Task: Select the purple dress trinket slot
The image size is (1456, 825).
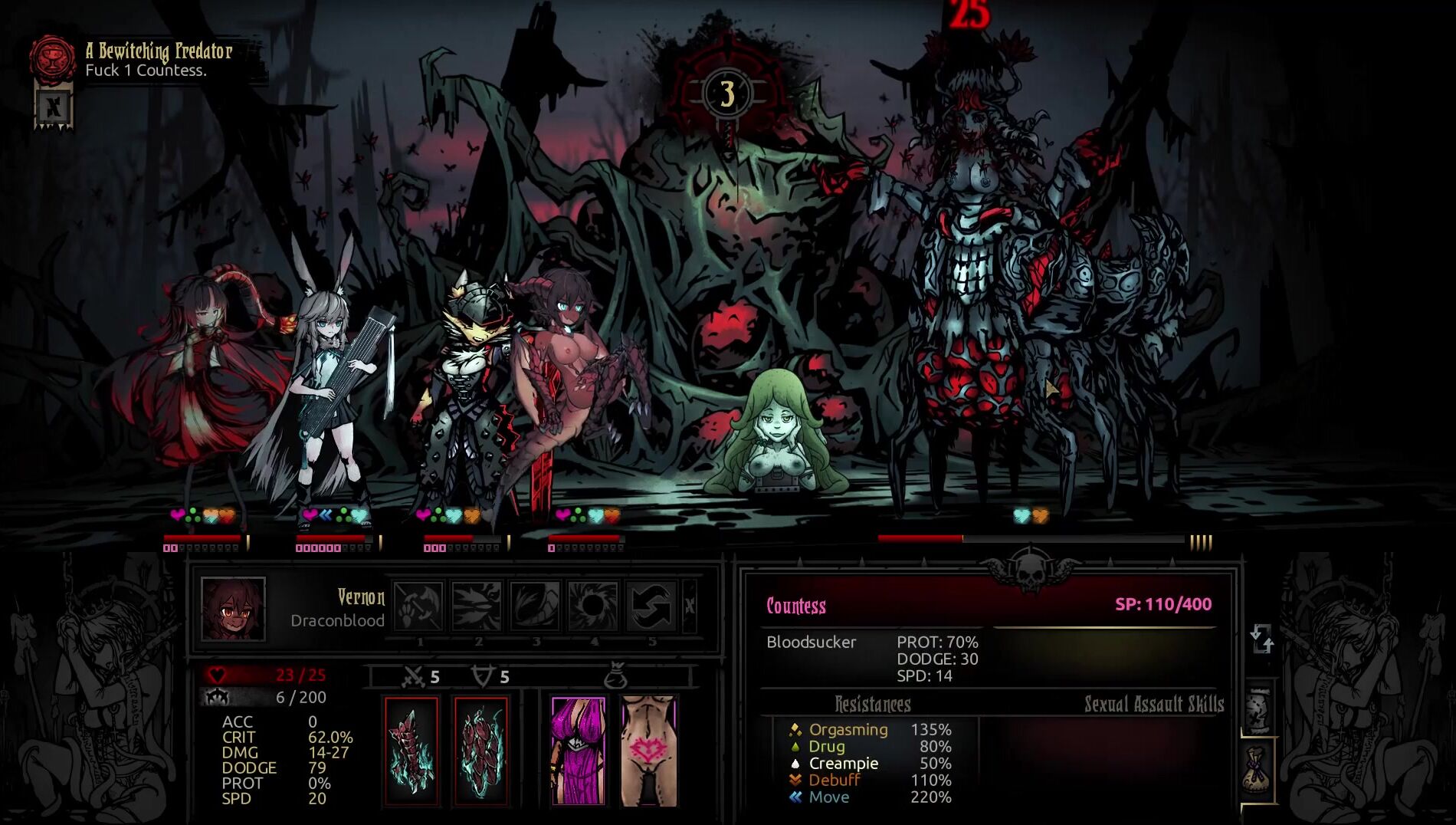Action: point(579,751)
